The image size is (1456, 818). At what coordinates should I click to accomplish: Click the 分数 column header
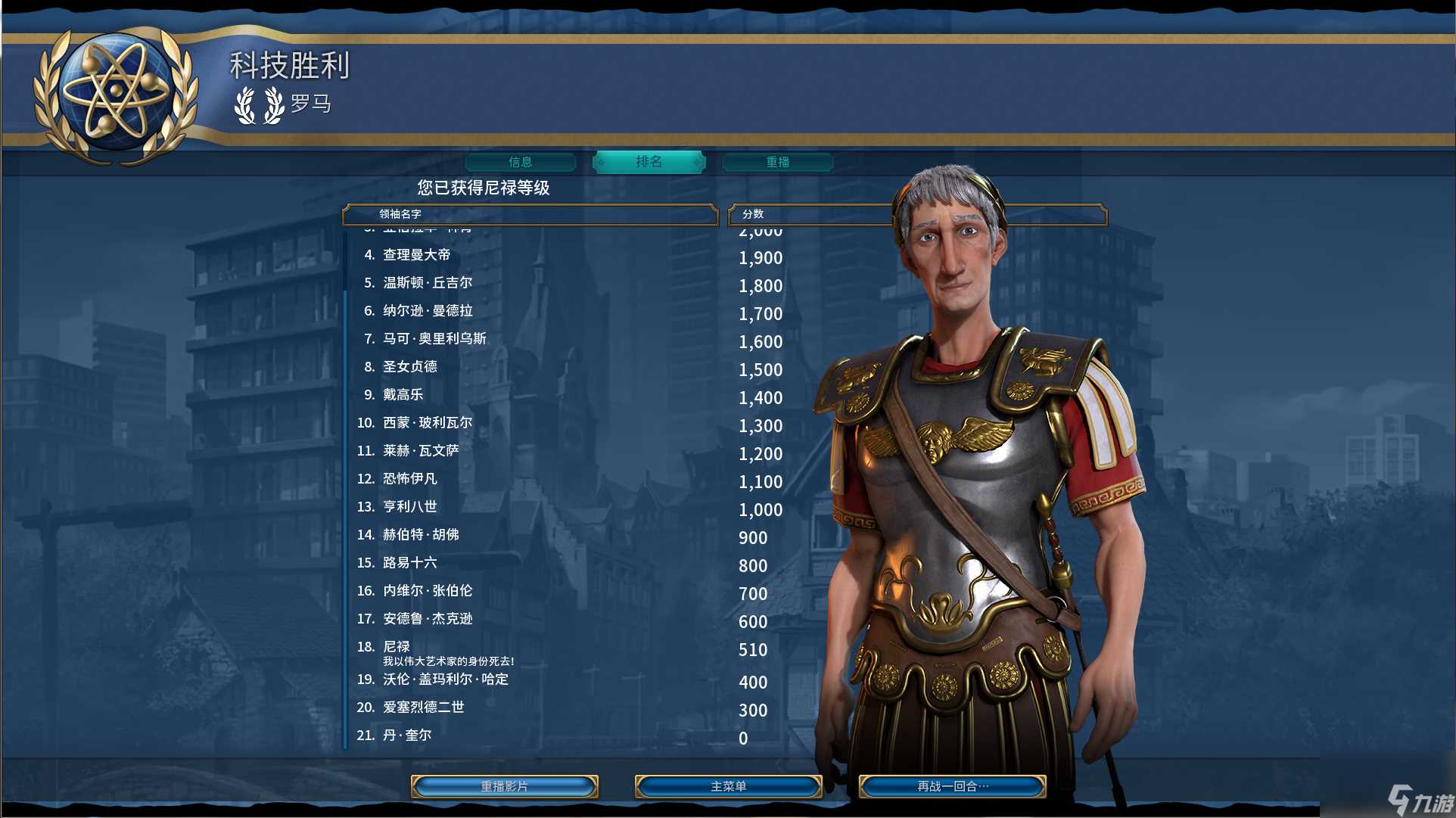810,214
